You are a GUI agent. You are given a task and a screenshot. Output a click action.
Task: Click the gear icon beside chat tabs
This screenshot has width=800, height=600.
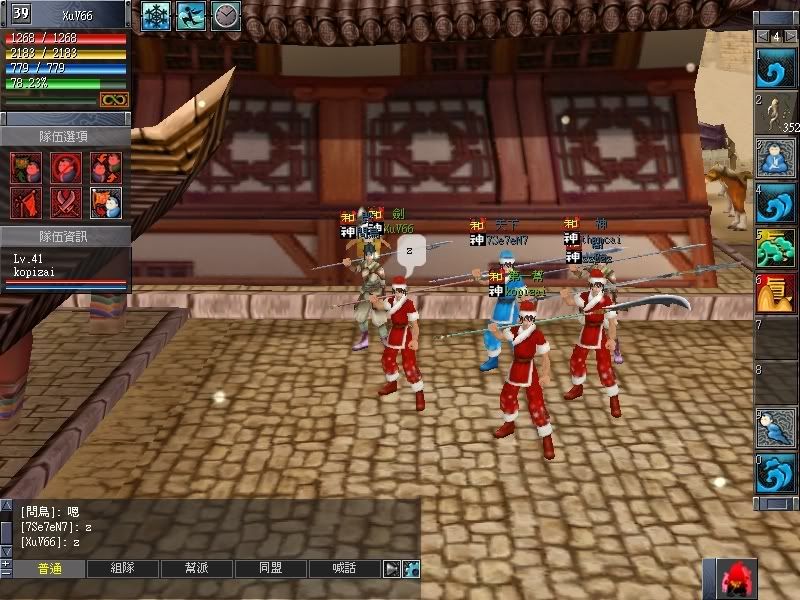[x=411, y=568]
